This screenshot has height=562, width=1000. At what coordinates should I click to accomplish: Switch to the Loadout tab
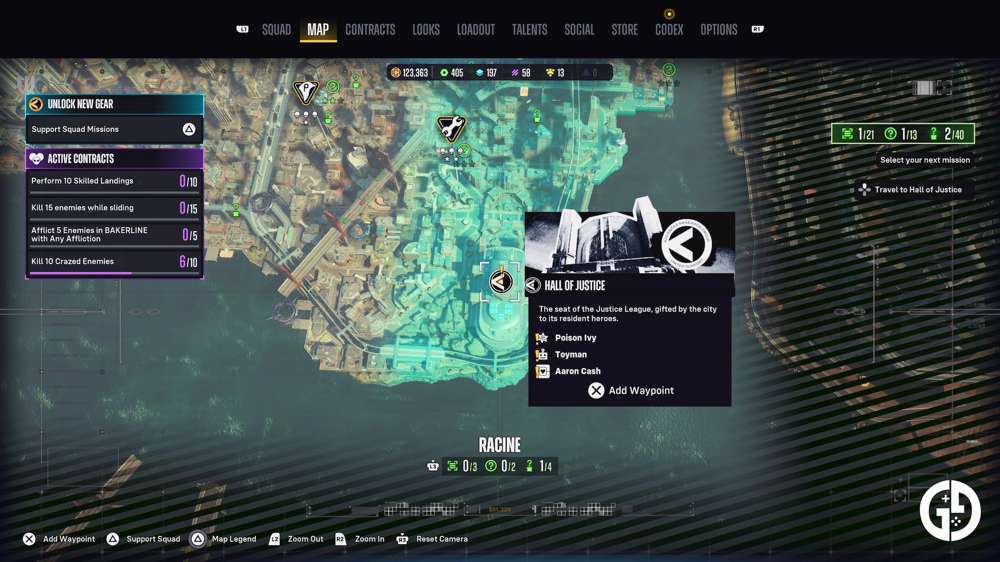476,30
